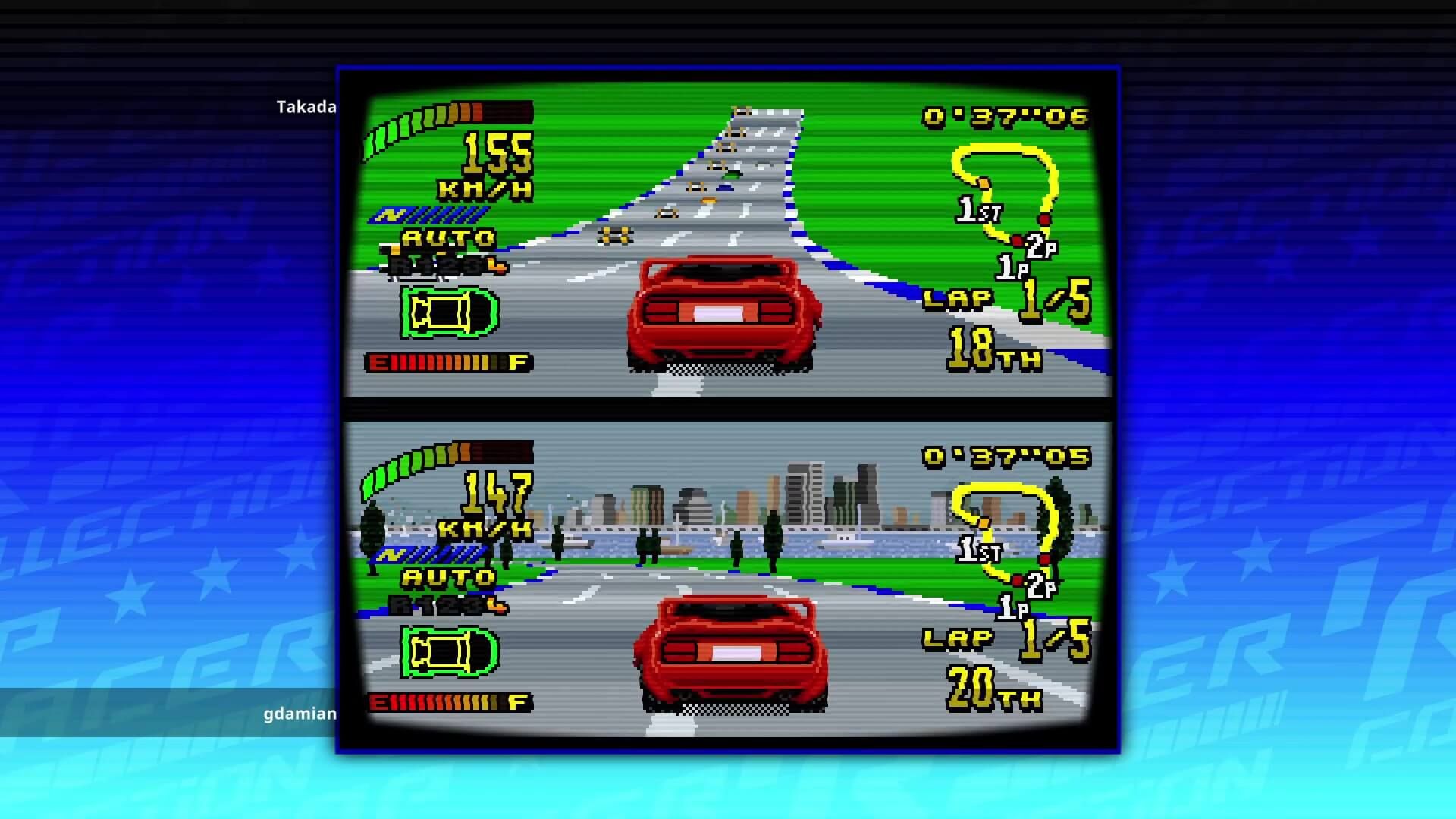Screen dimensions: 1456x819
Task: Select the 2P marker on bottom track map
Action: click(x=1040, y=585)
